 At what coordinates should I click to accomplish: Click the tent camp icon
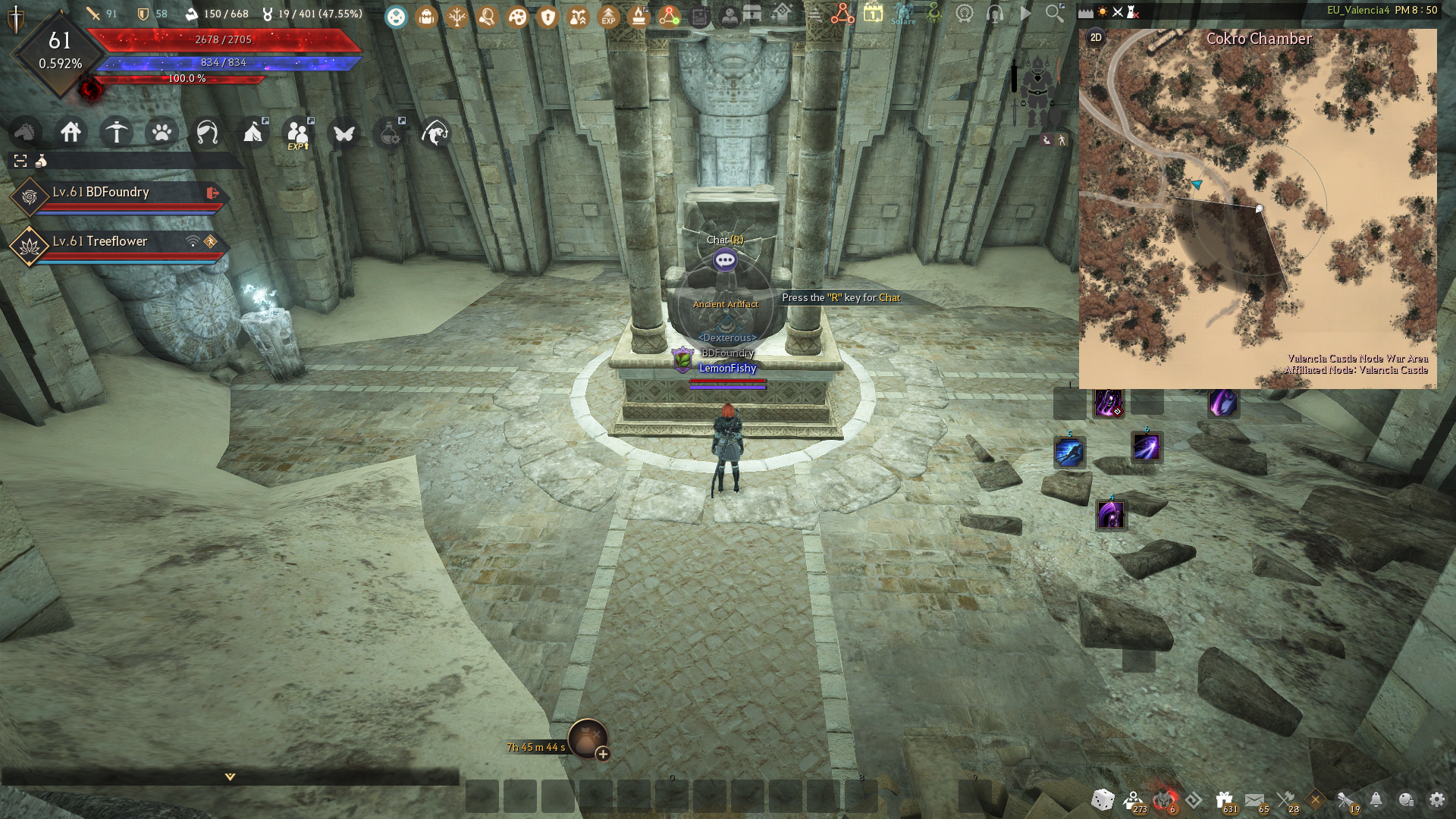[x=253, y=133]
